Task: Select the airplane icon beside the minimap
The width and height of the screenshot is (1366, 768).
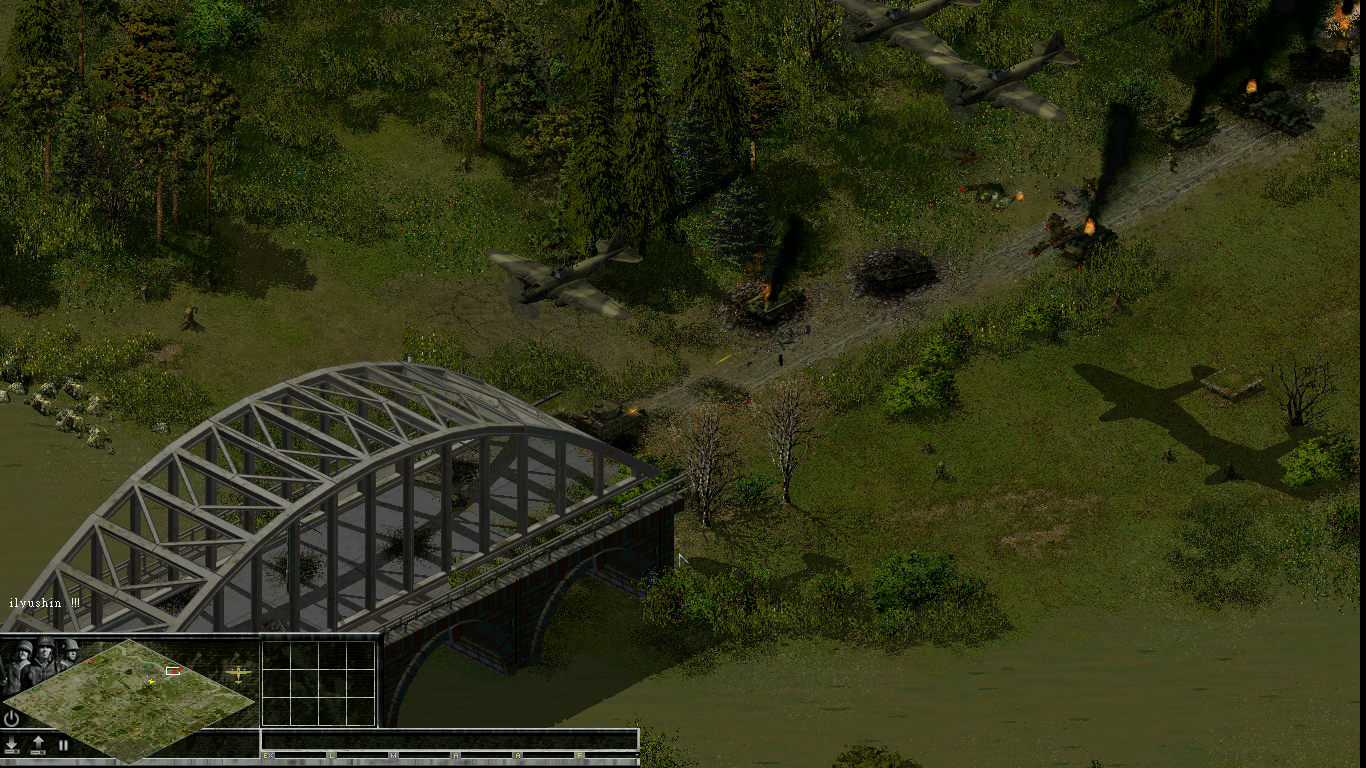Action: tap(238, 673)
